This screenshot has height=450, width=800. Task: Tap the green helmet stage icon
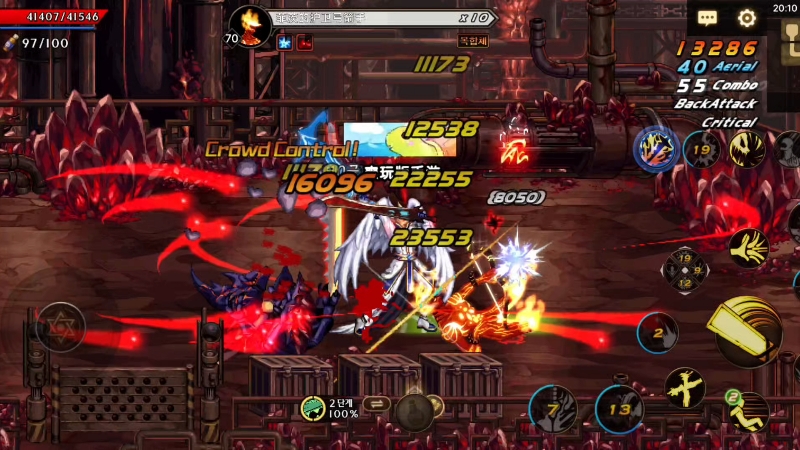coord(312,407)
